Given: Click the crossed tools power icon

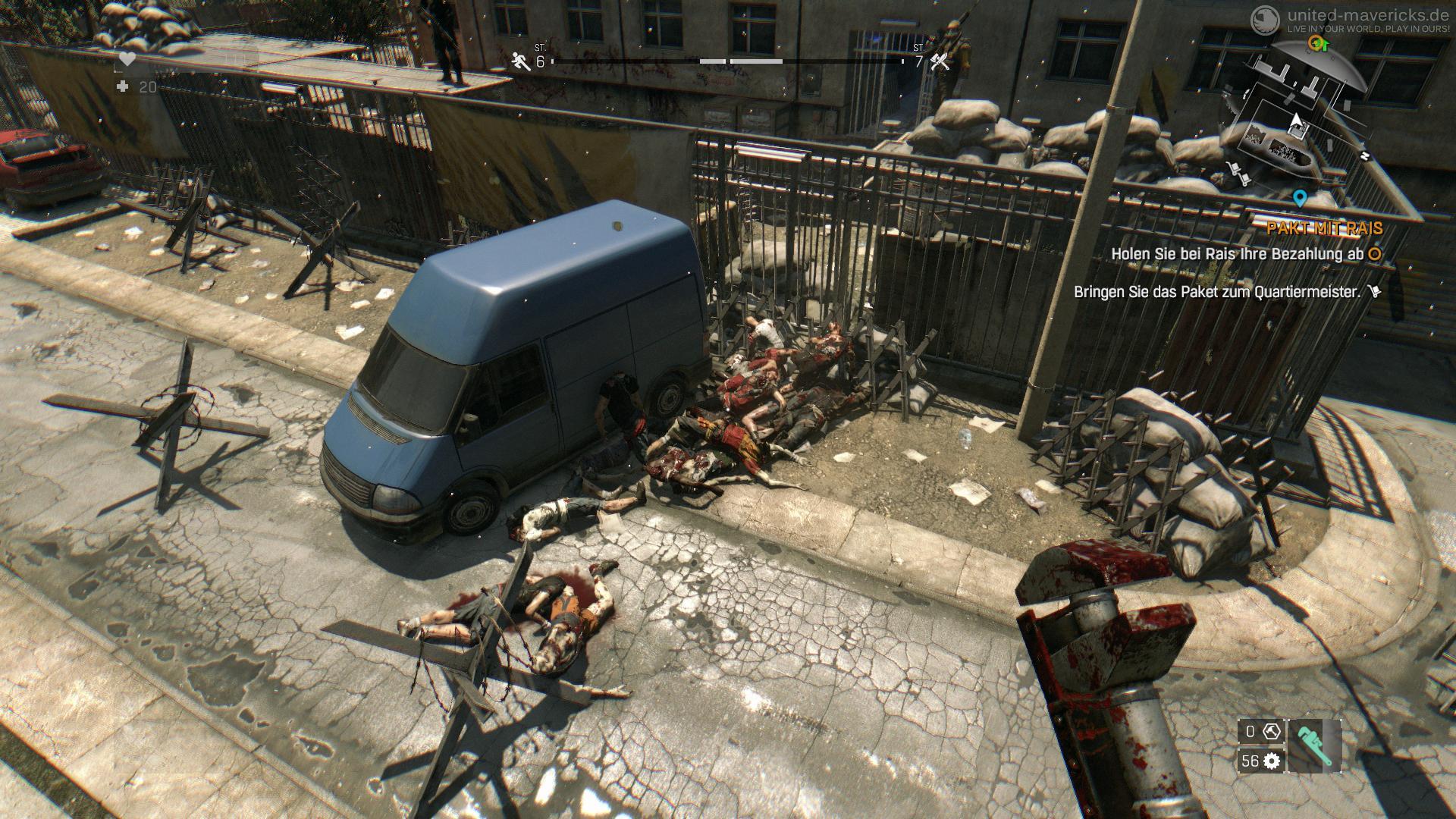Looking at the screenshot, I should [x=940, y=61].
